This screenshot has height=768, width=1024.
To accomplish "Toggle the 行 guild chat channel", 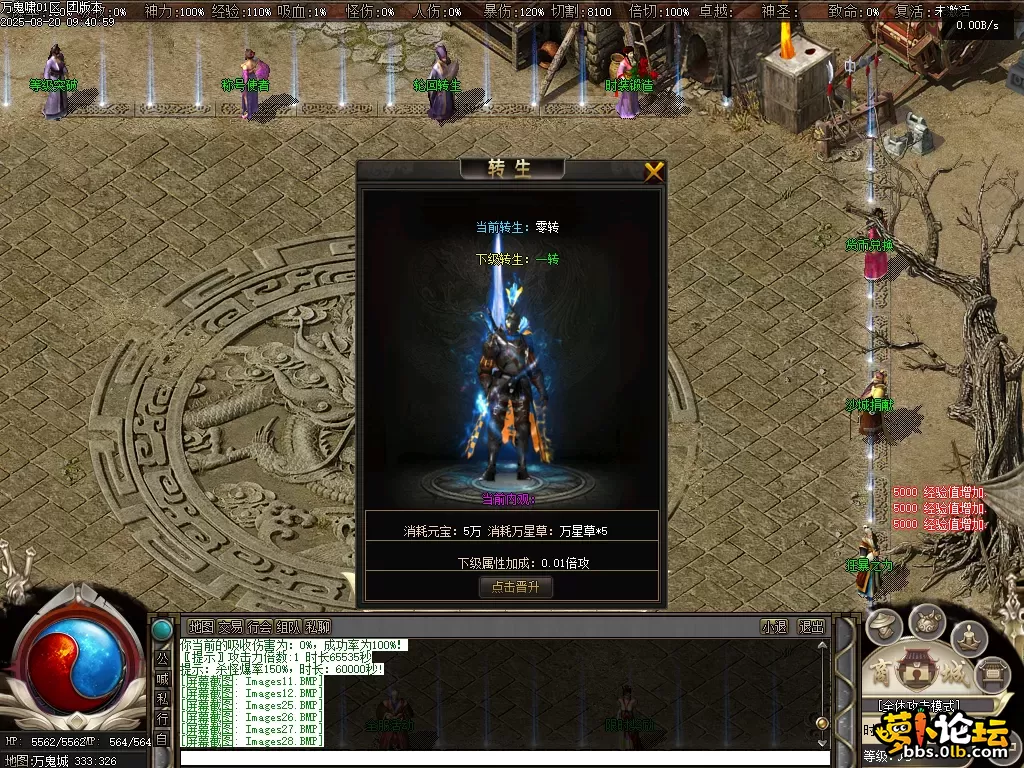I will coord(162,718).
